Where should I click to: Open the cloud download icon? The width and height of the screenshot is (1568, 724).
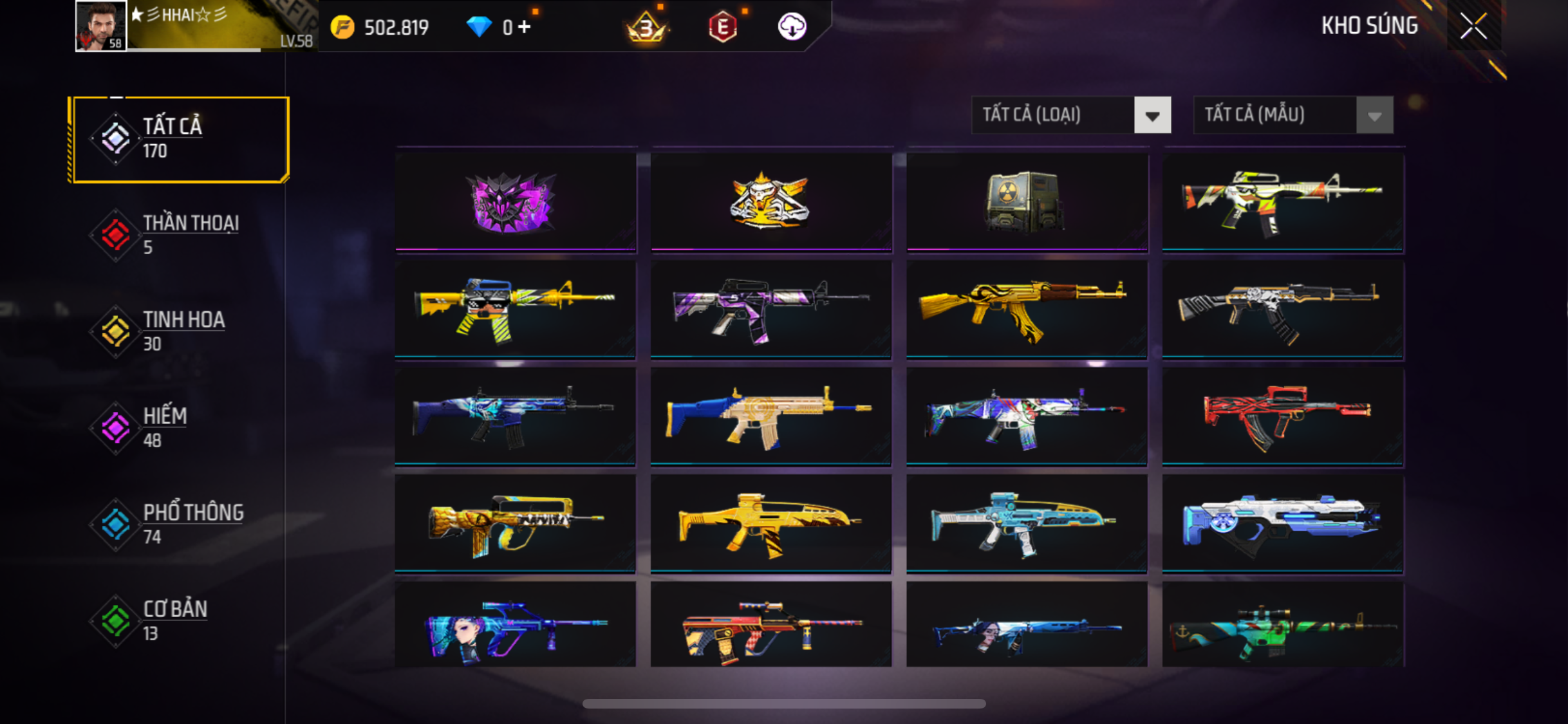click(x=792, y=27)
